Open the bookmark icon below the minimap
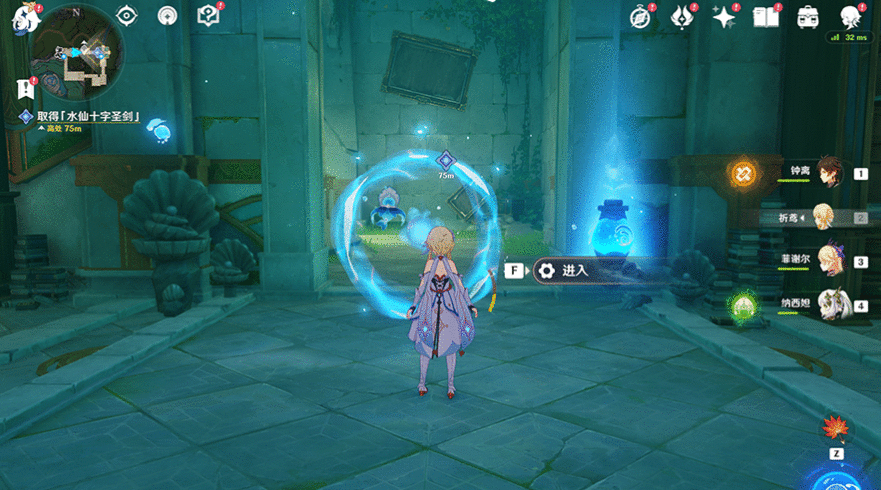Image resolution: width=881 pixels, height=490 pixels. 25,89
